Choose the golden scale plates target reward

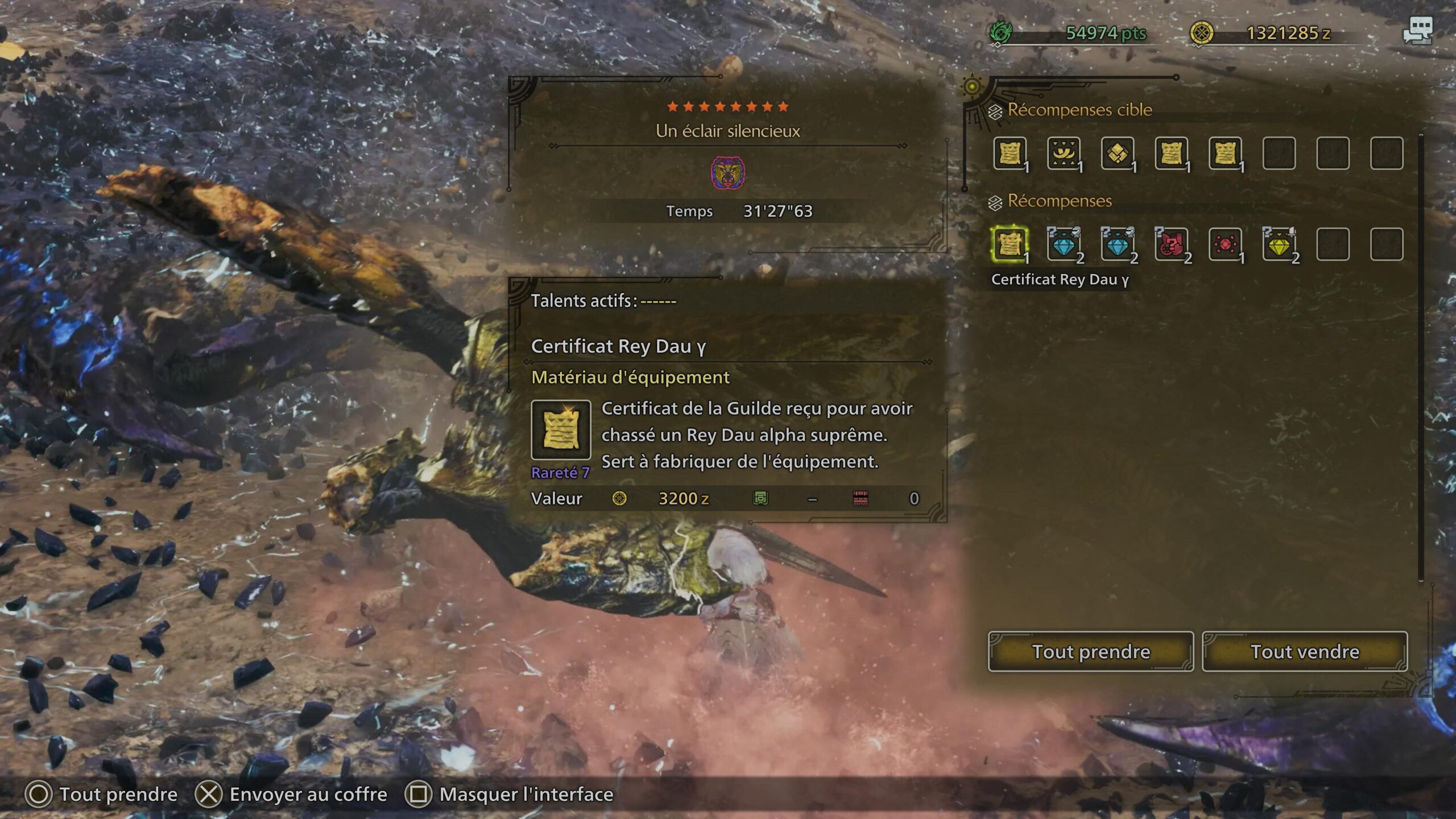pyautogui.click(x=1117, y=153)
